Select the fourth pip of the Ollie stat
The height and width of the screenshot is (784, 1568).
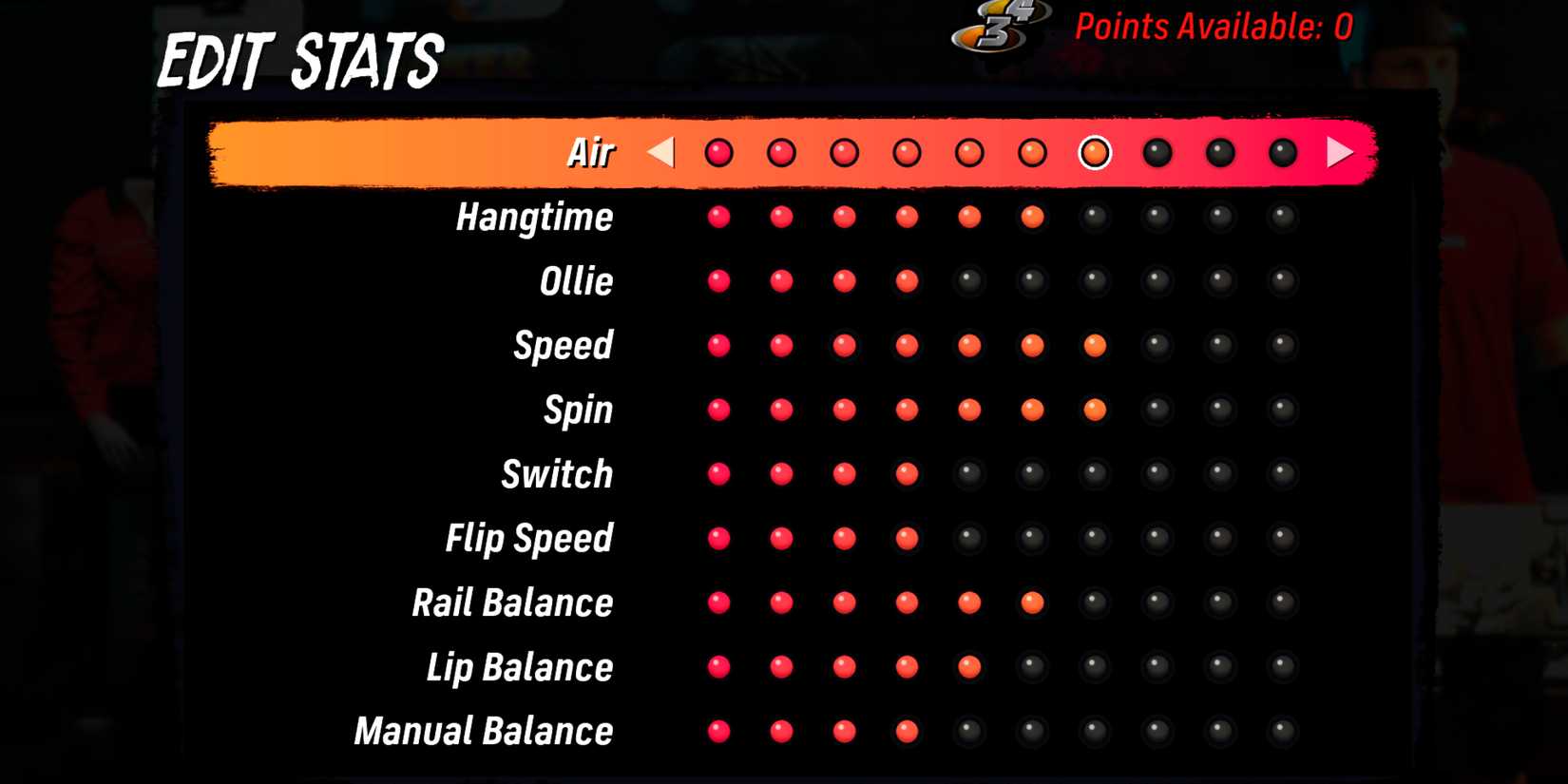[906, 280]
